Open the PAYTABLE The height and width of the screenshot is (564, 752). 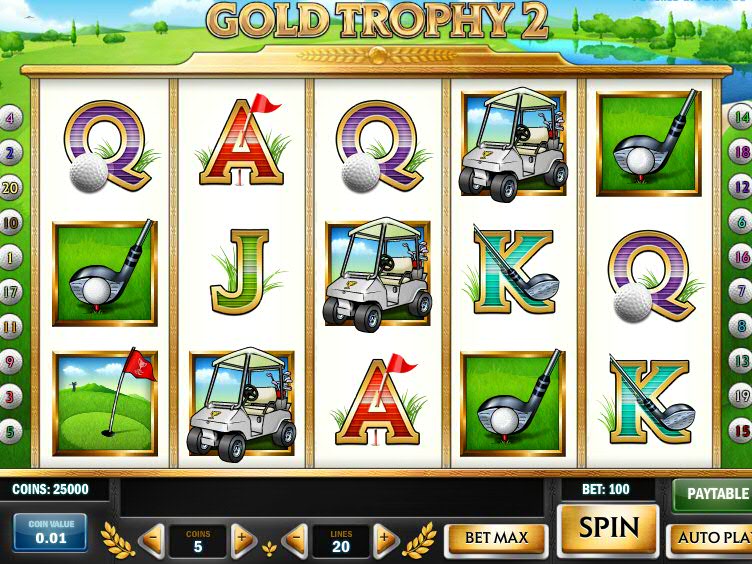point(715,494)
